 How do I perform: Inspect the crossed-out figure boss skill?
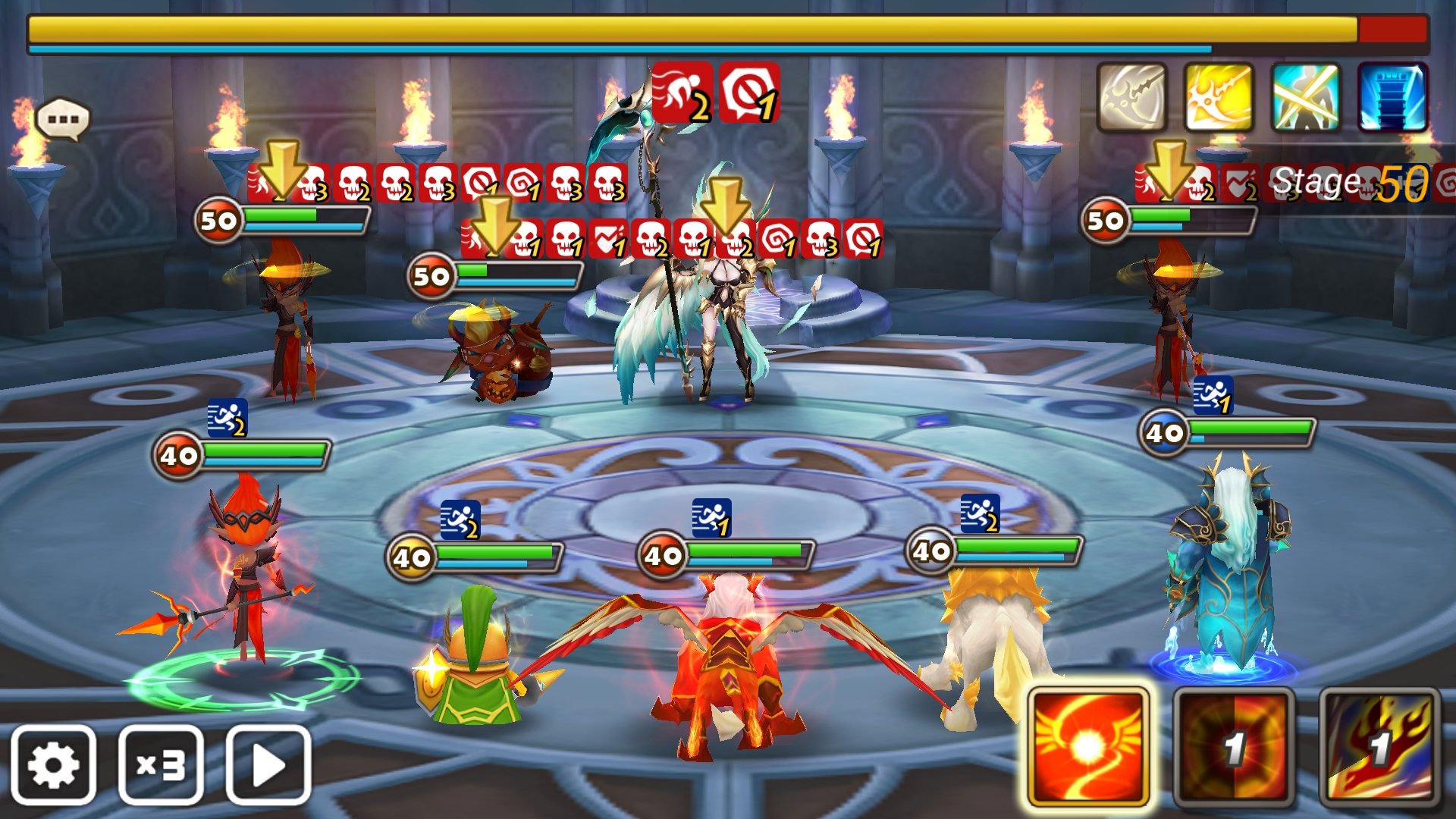(1306, 98)
